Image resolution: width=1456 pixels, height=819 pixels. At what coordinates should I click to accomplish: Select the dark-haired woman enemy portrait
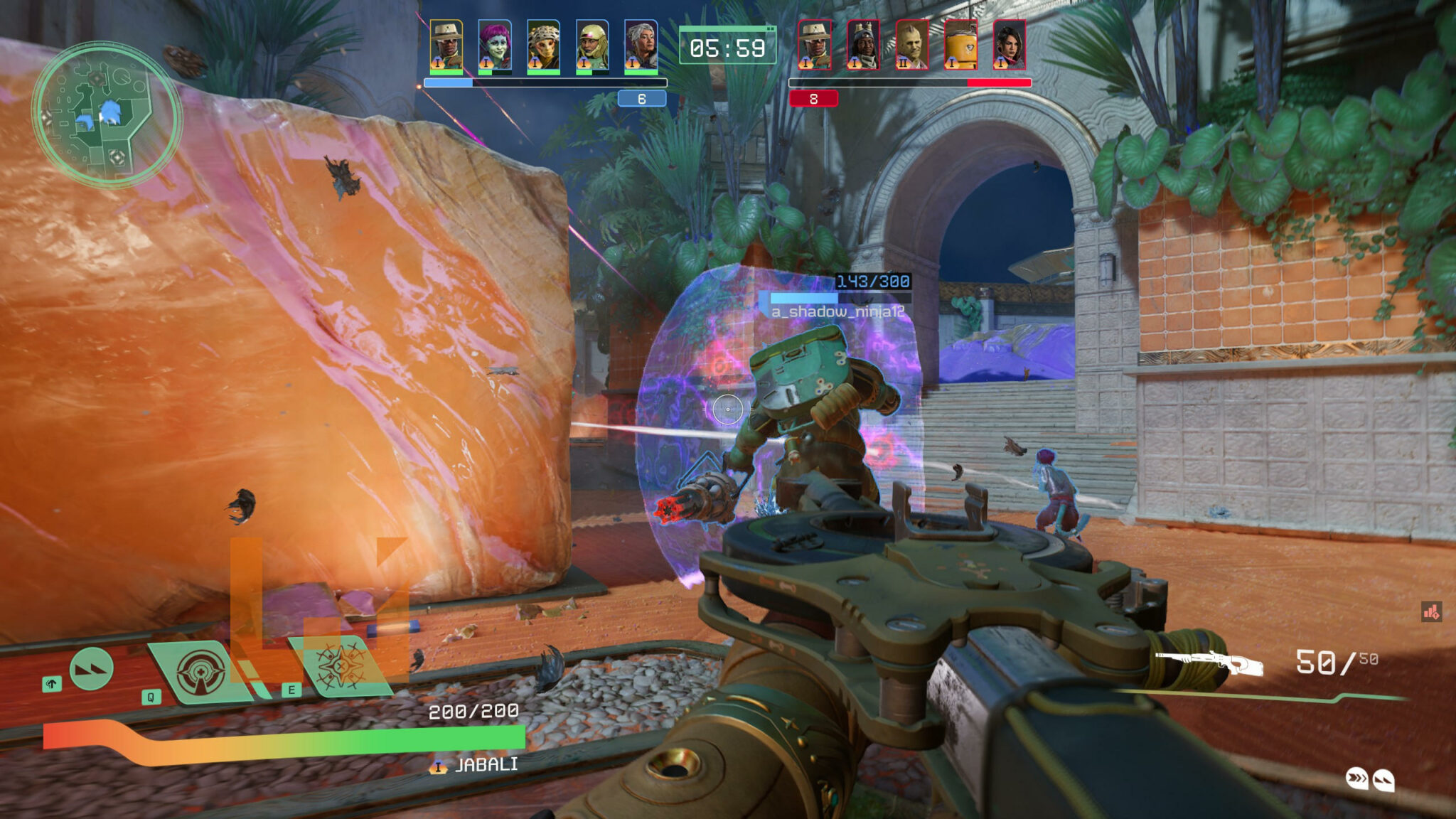(x=1009, y=45)
